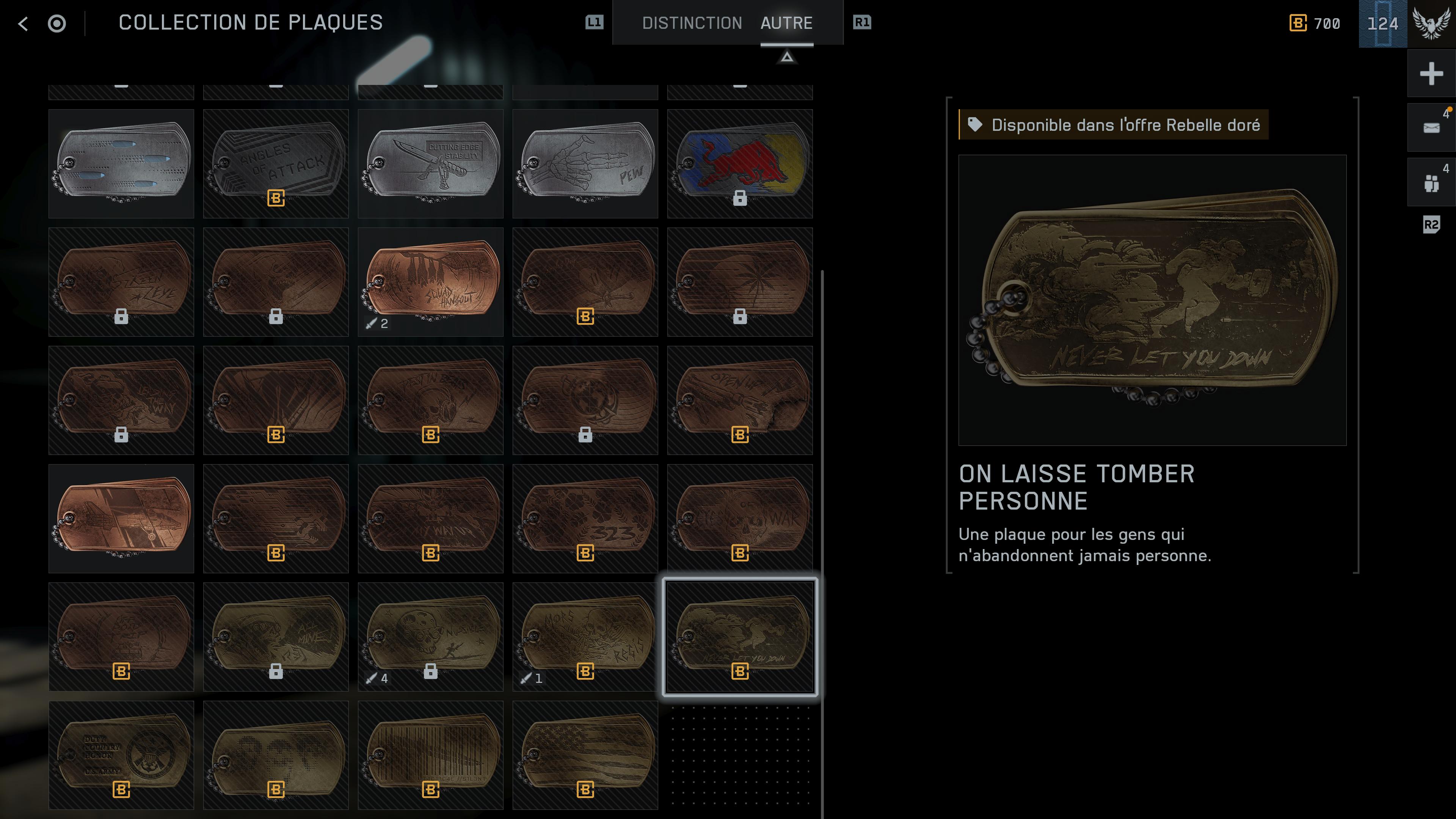
Task: Open the plus button panel
Action: click(1431, 74)
